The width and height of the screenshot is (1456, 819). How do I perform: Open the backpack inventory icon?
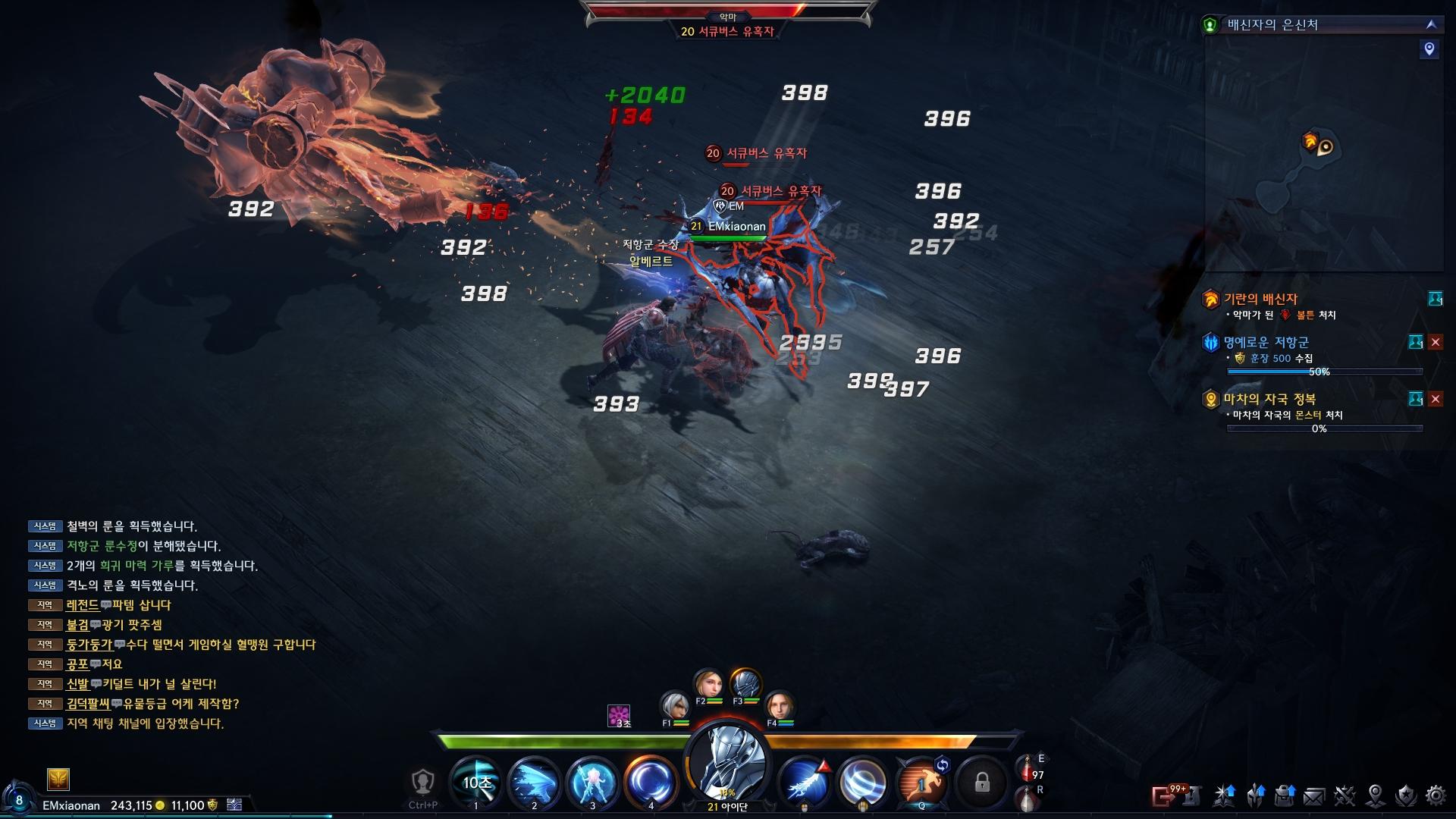point(1285,795)
